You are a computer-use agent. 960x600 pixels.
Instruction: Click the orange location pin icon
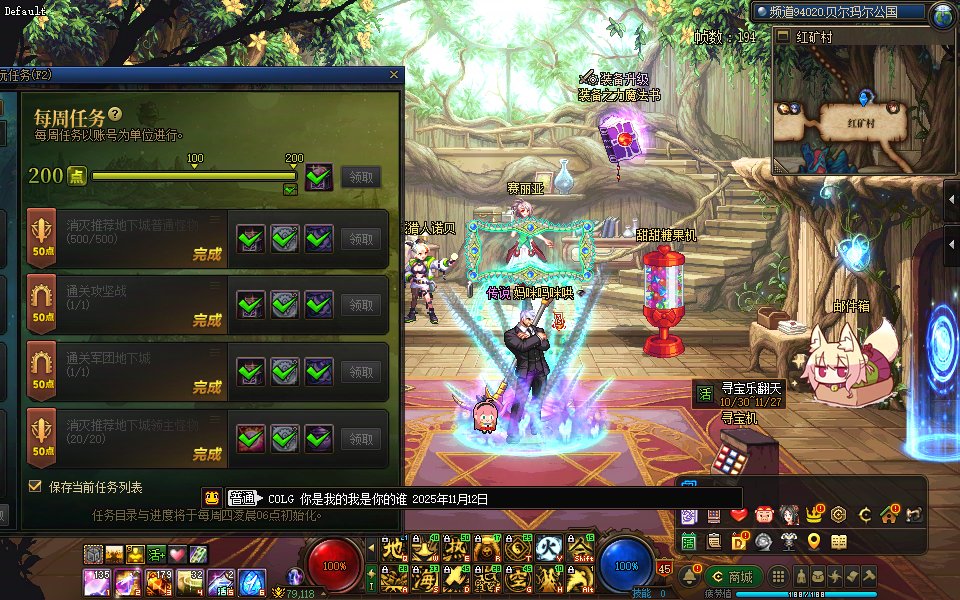(x=814, y=541)
